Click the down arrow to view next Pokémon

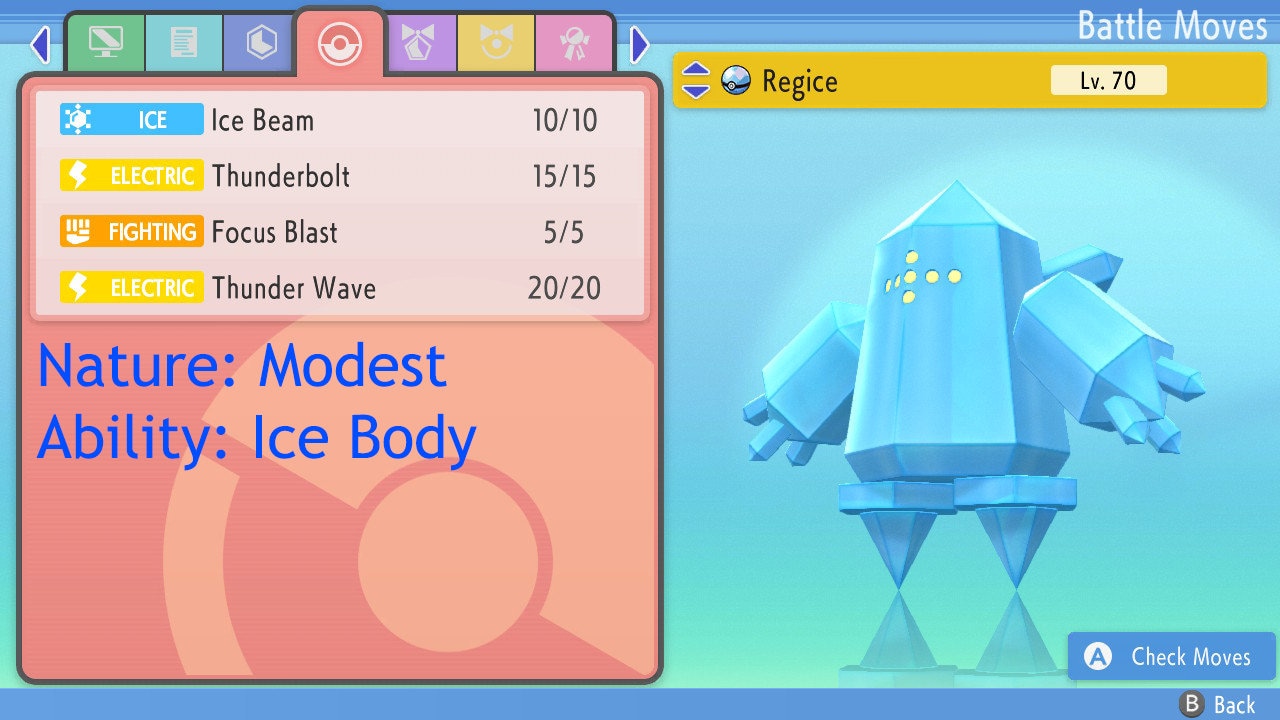tap(697, 90)
